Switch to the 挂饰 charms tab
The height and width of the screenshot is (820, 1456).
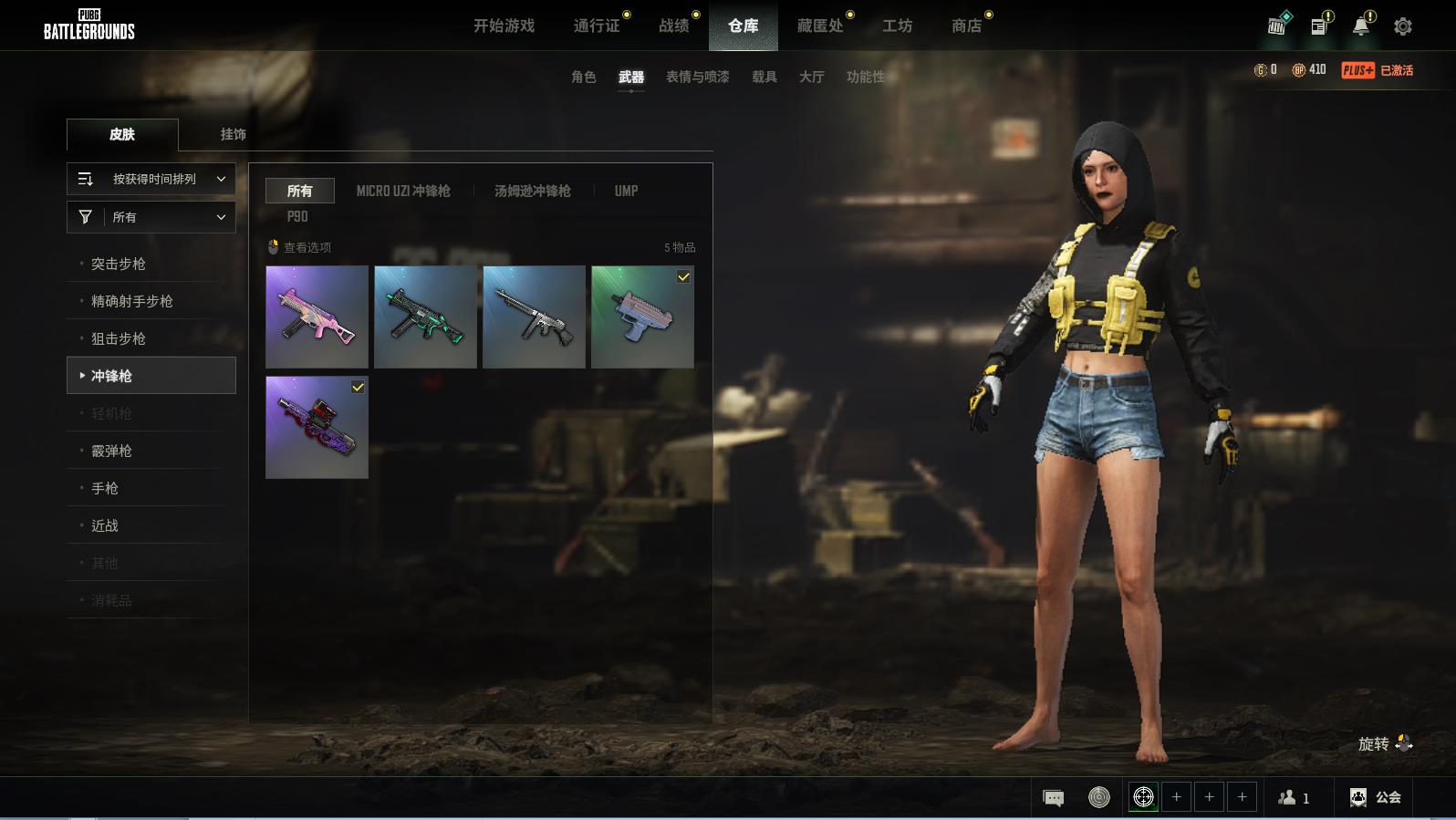click(233, 134)
